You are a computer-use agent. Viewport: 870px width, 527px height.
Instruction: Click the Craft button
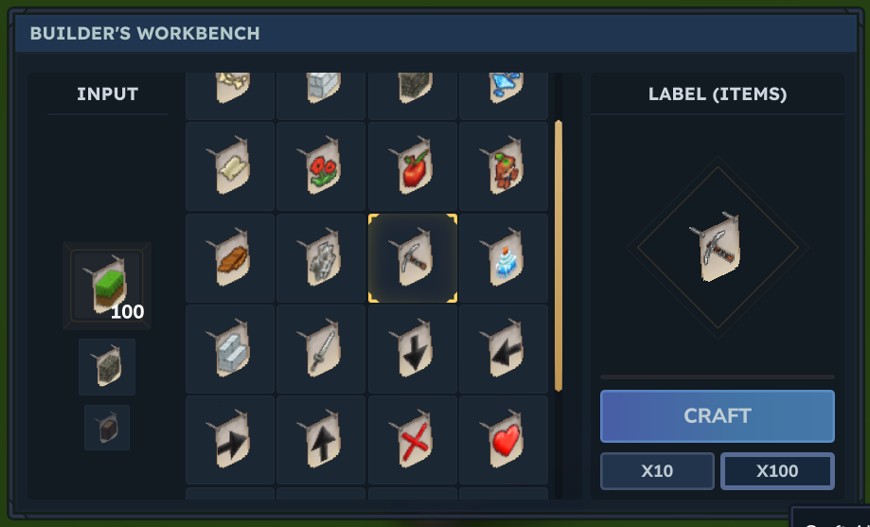click(x=717, y=416)
